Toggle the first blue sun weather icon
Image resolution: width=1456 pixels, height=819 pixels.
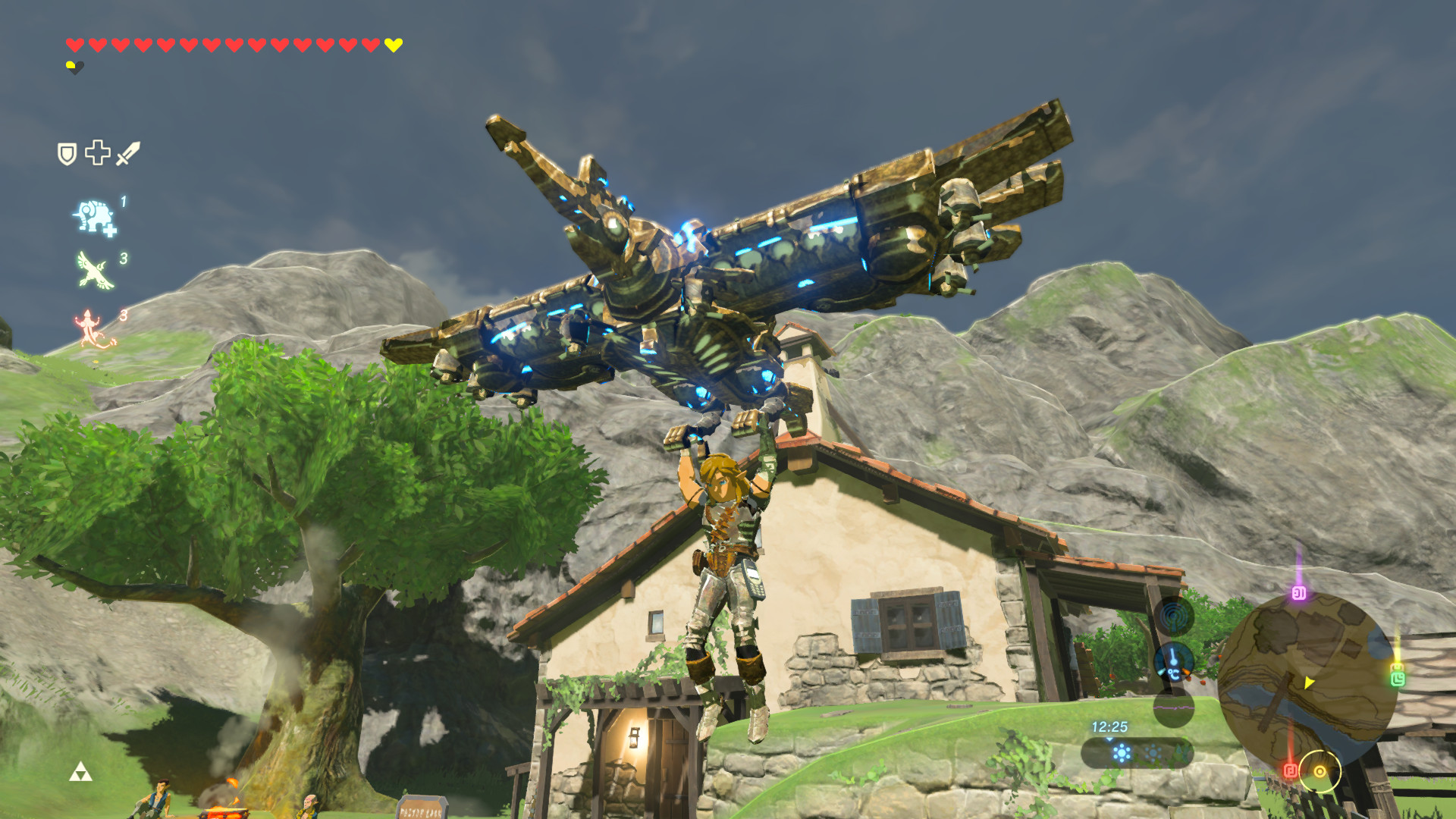[1121, 752]
